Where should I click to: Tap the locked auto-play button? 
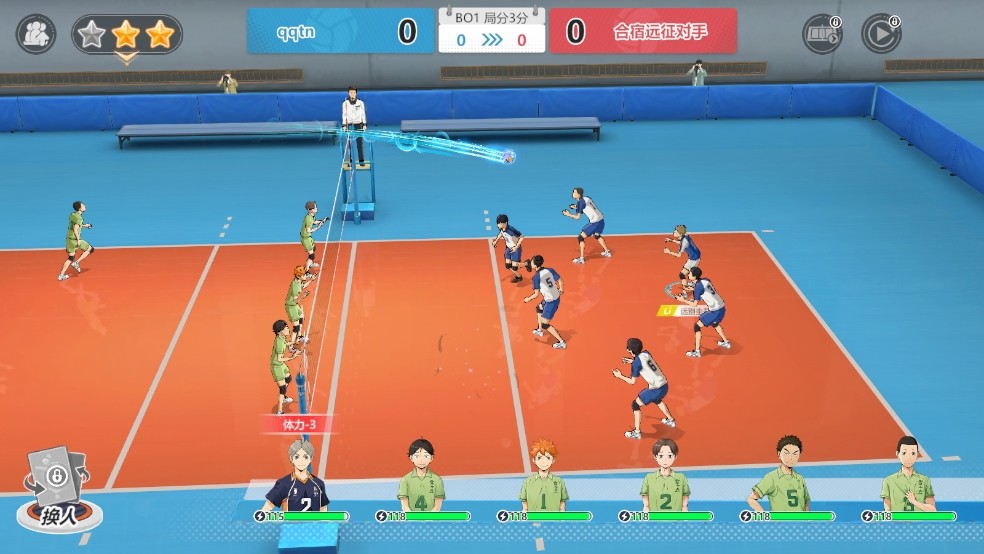coord(881,34)
